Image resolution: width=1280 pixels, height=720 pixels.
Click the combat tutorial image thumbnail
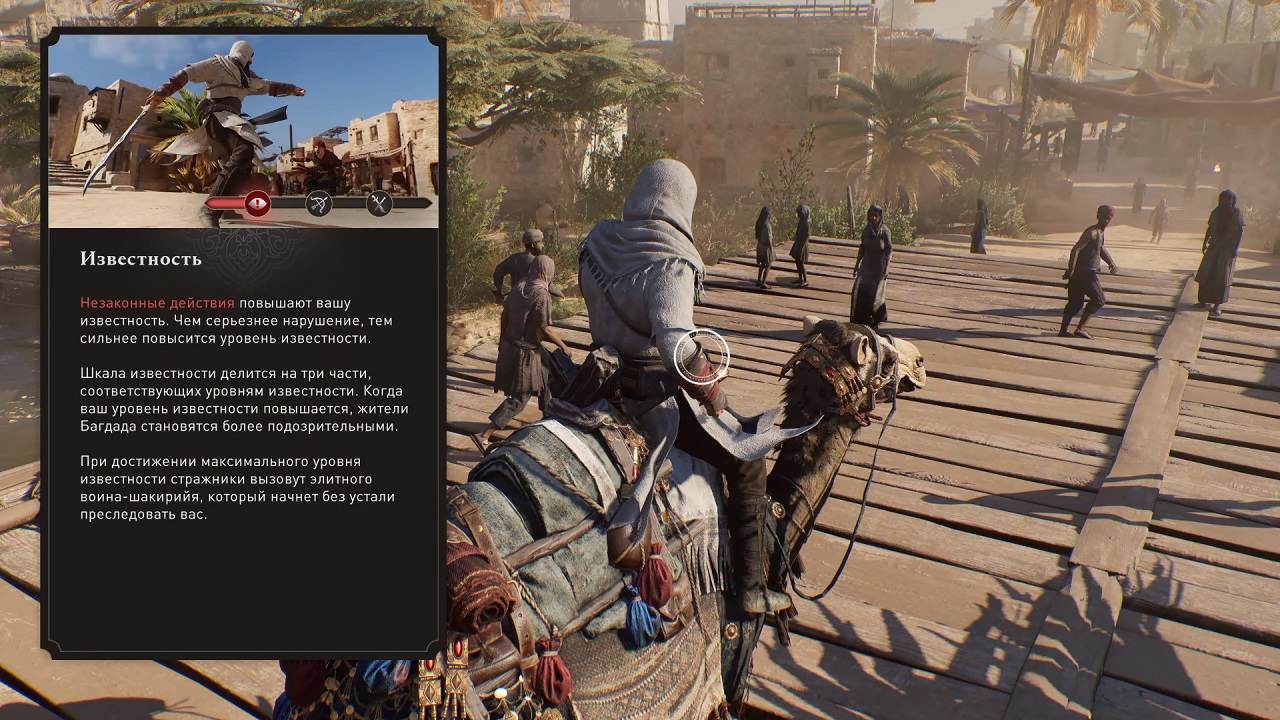(243, 130)
